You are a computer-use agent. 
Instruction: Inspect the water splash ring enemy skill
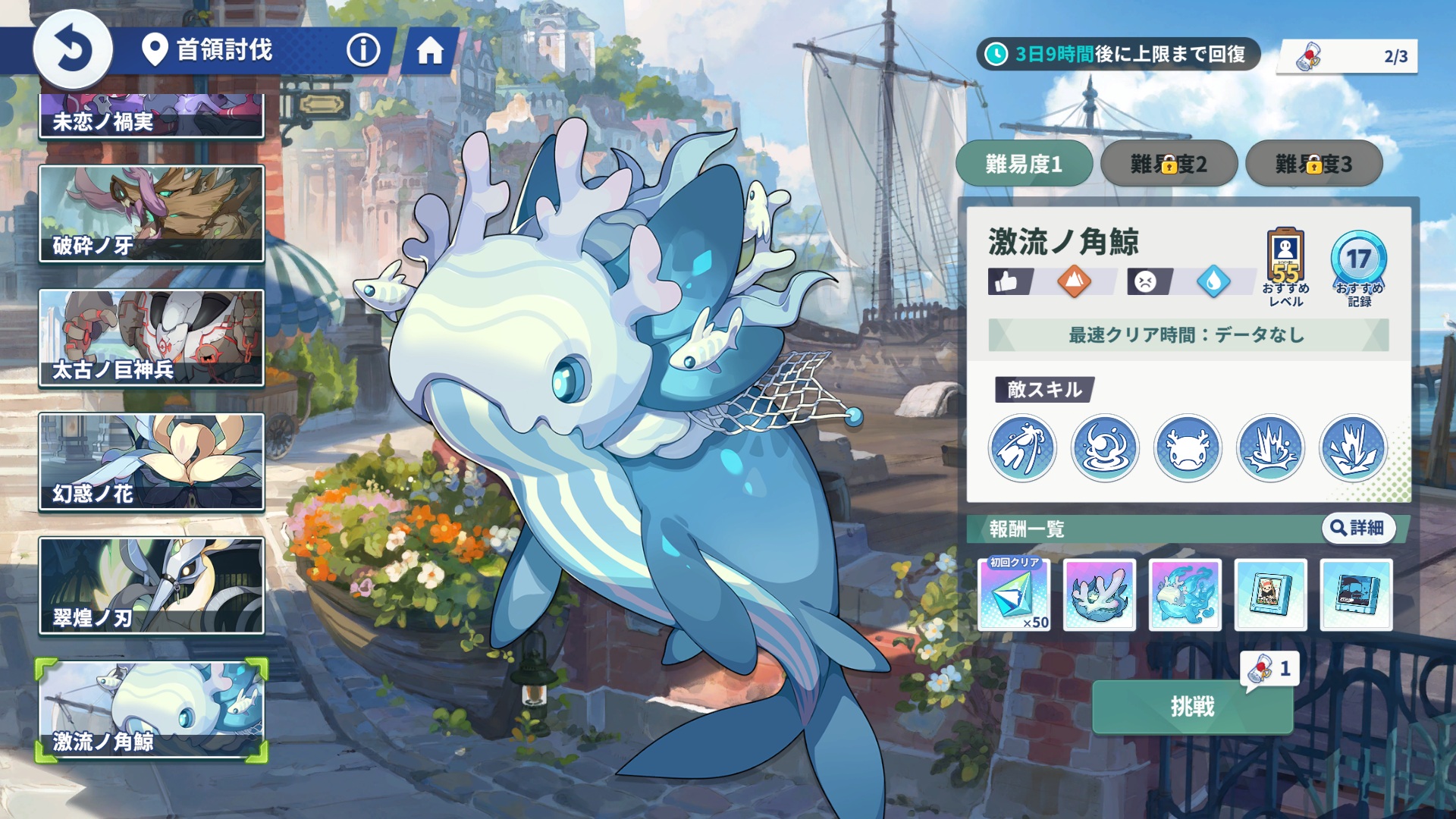(x=1105, y=448)
